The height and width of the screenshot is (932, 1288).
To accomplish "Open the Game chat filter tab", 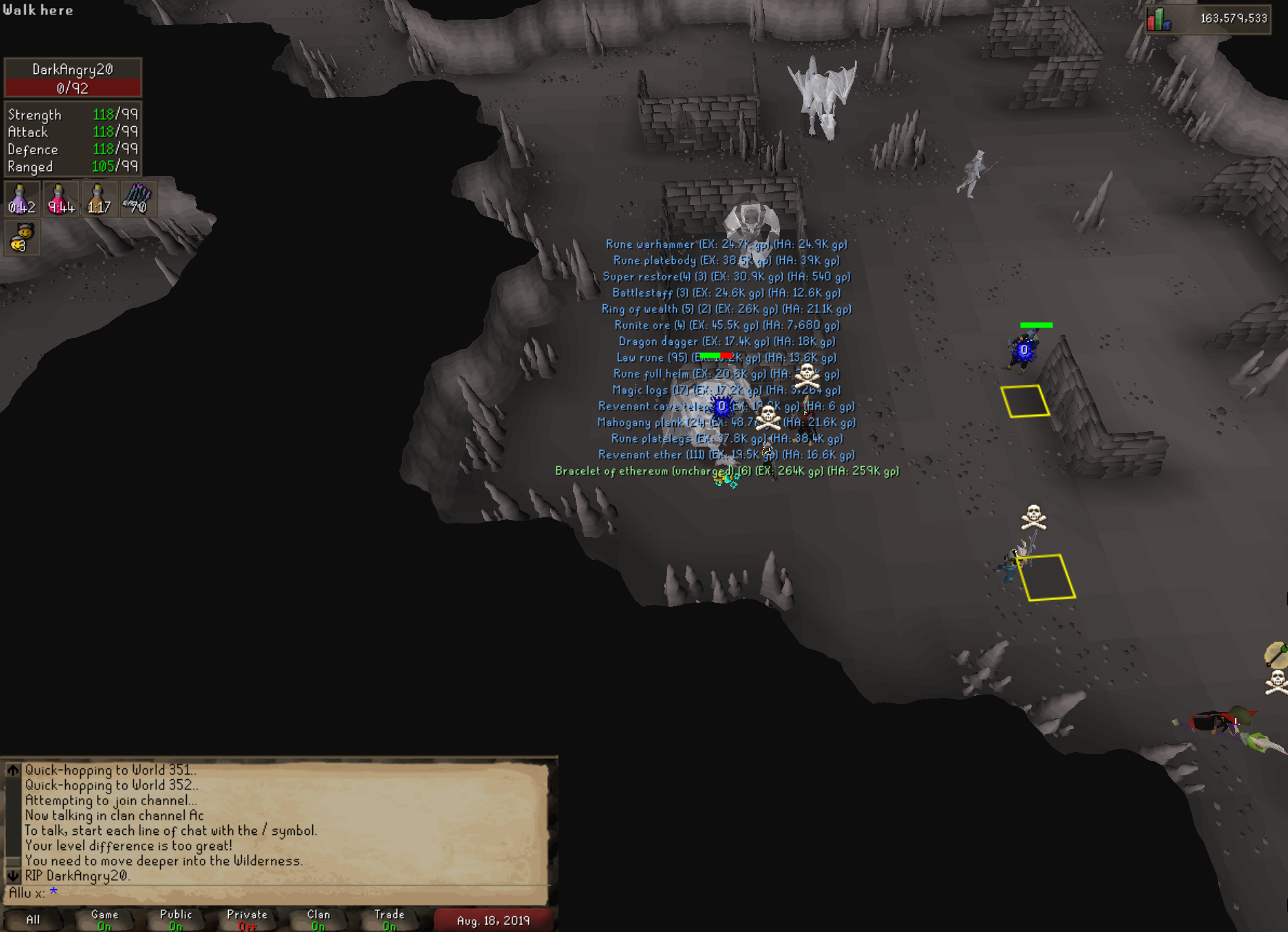I will click(105, 920).
